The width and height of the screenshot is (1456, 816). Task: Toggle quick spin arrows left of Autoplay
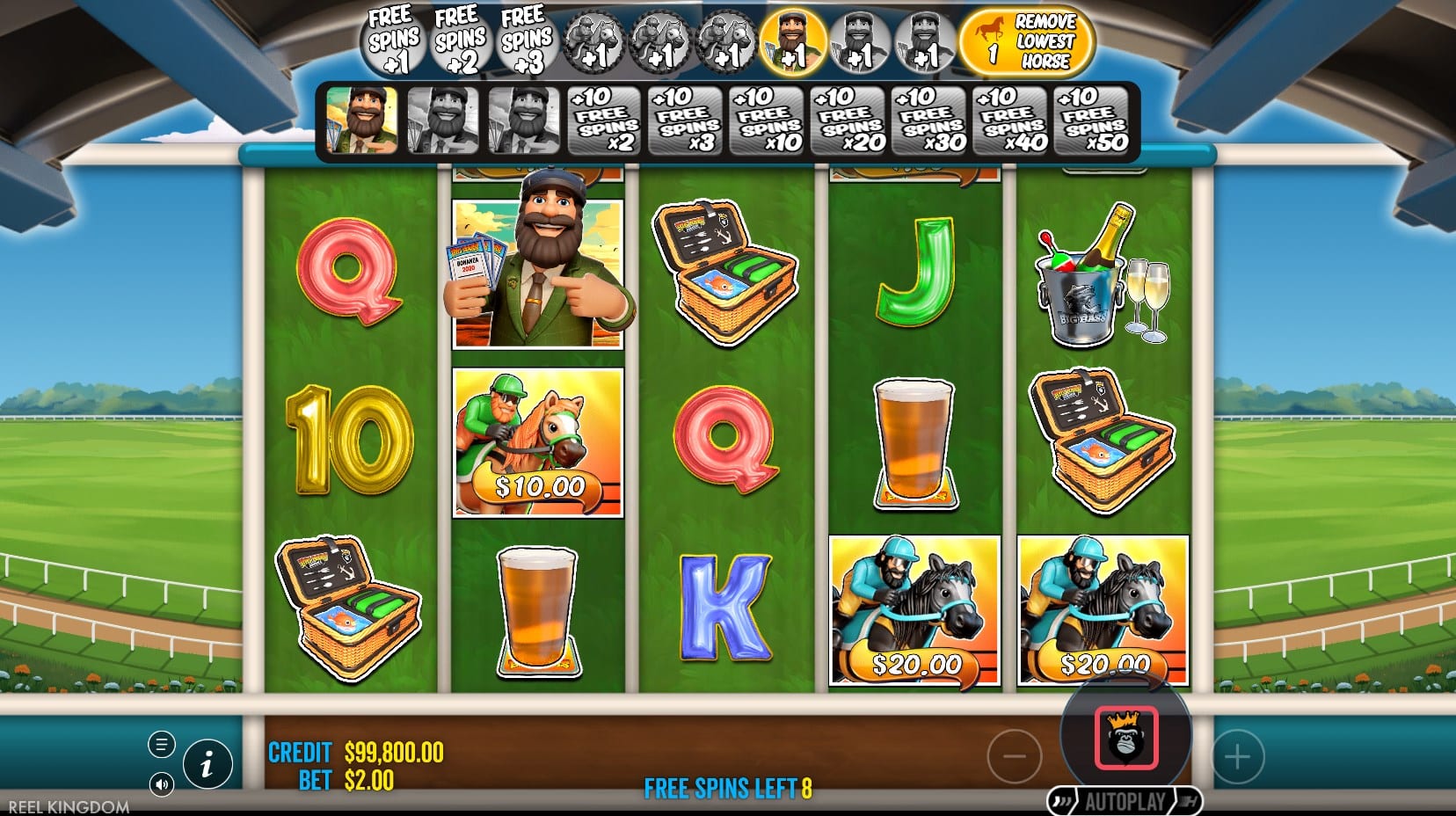pos(1065,802)
